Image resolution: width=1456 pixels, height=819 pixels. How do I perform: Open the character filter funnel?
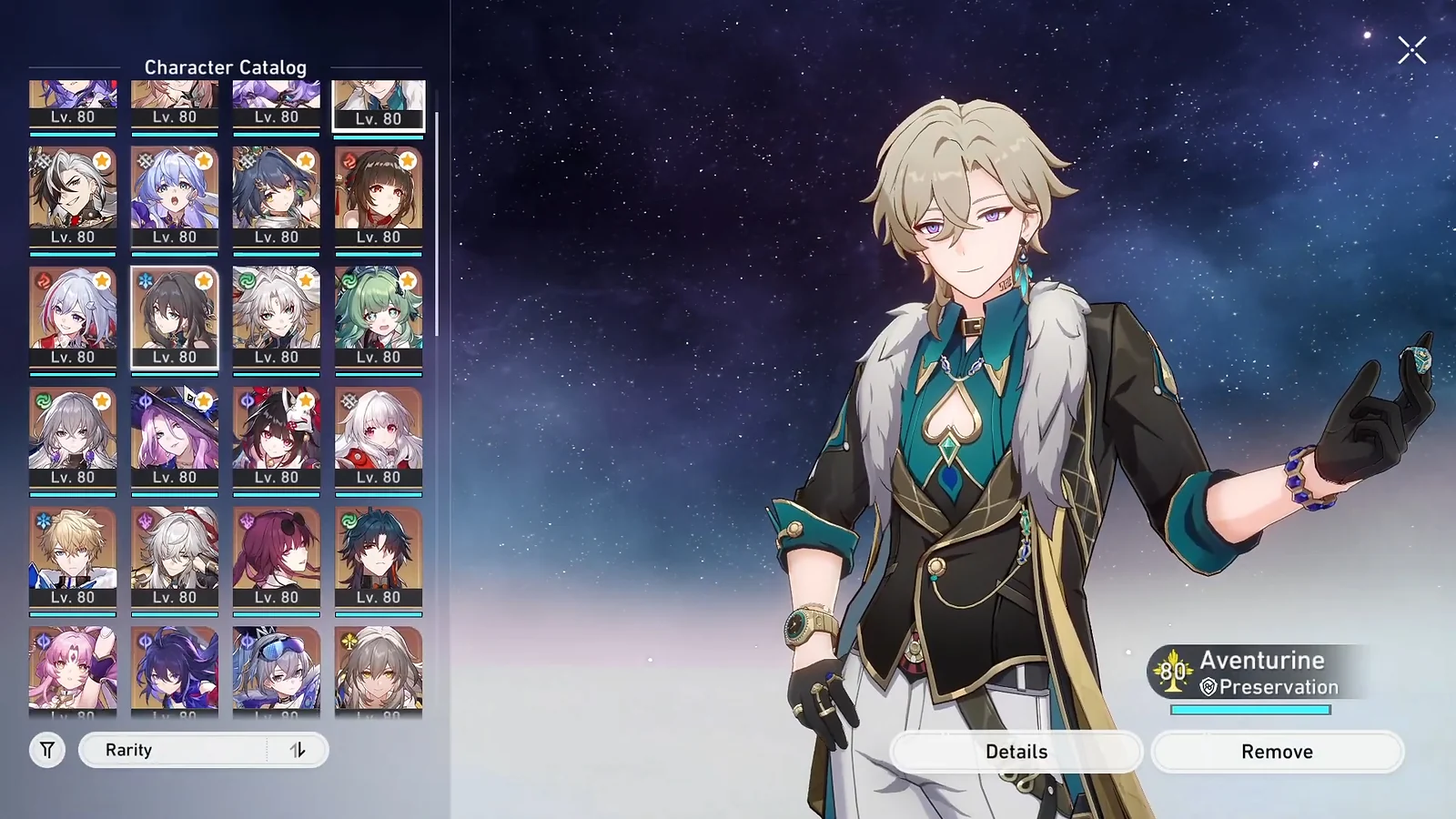click(47, 750)
